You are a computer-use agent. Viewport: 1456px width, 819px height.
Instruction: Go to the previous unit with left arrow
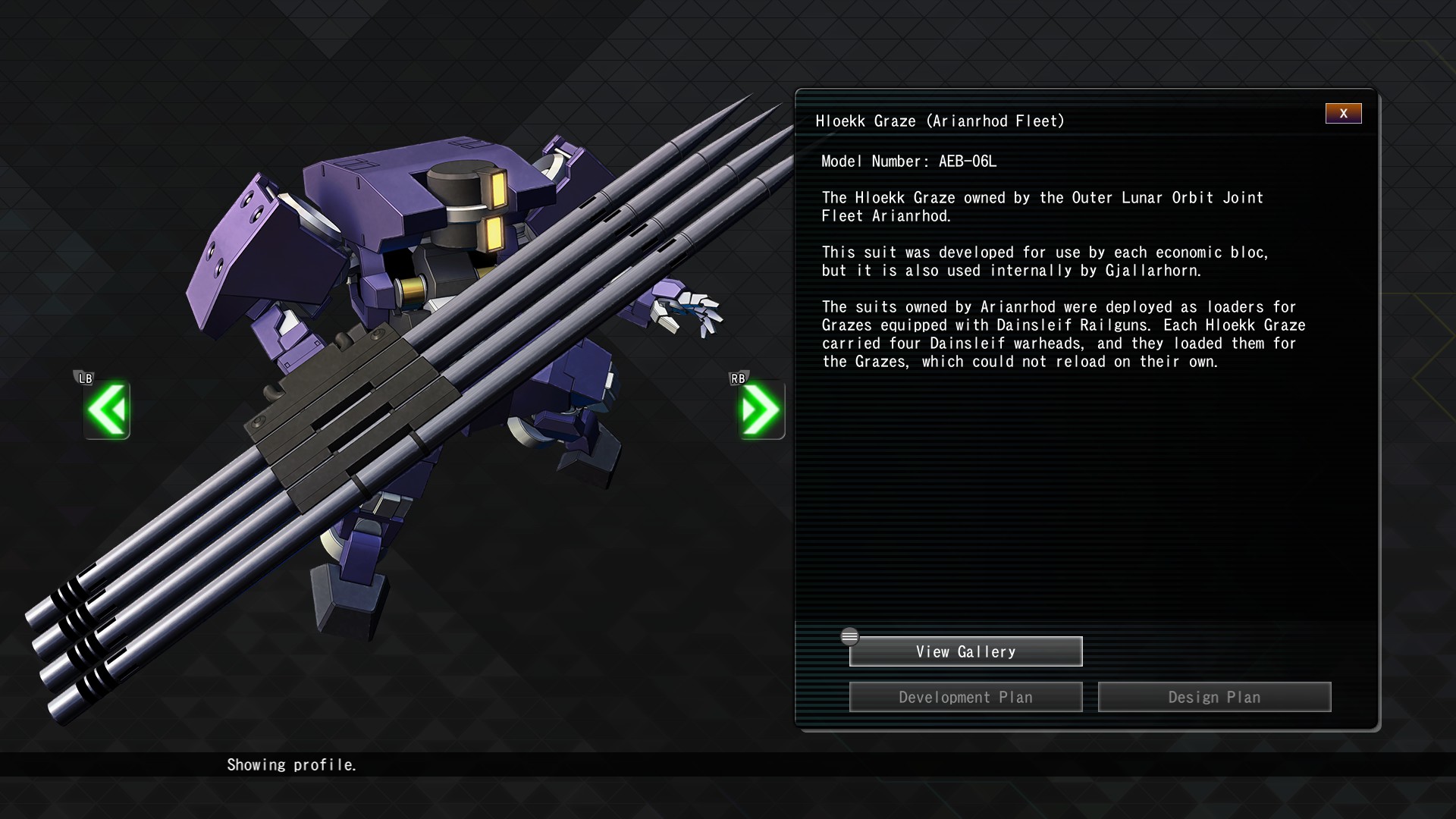(107, 409)
